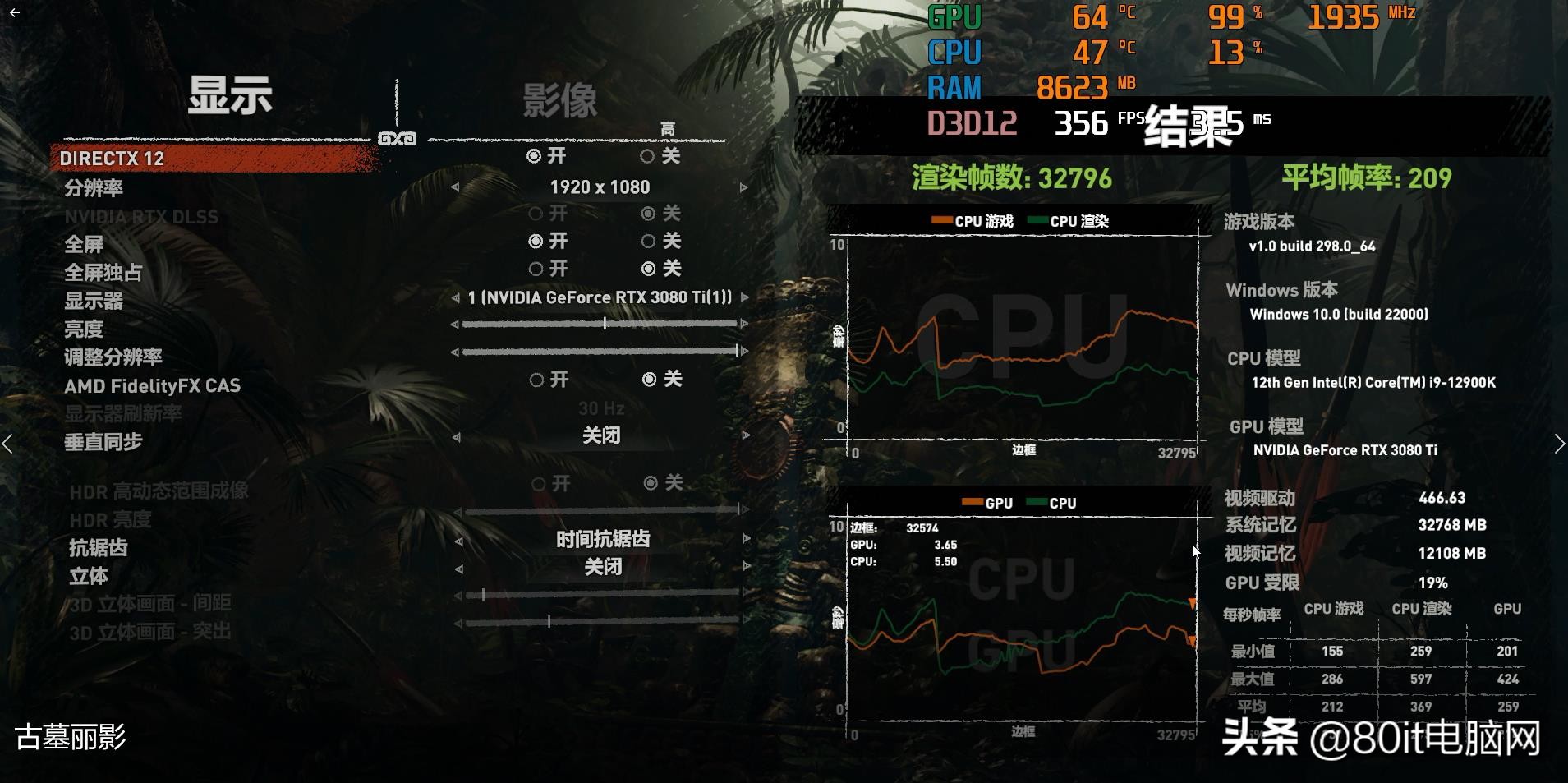Adjust the 亮度 brightness slider
The image size is (1568, 783).
pyautogui.click(x=605, y=324)
